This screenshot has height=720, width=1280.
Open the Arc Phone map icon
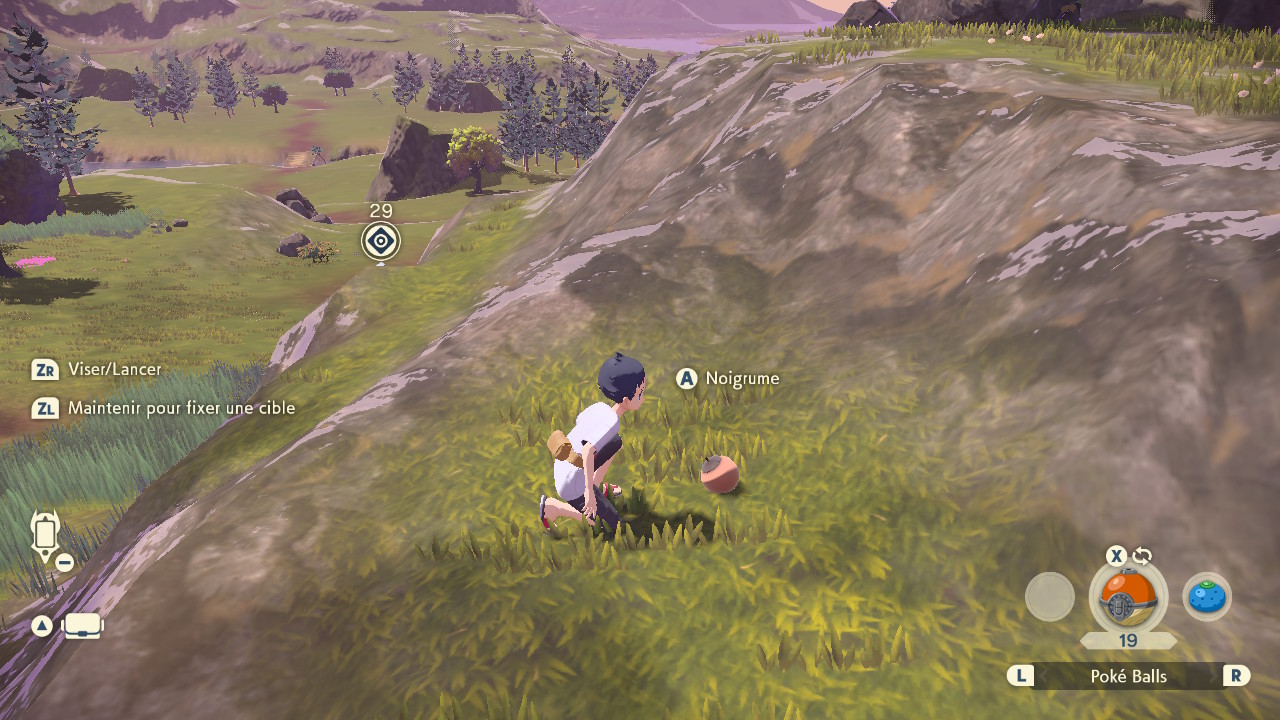pos(46,537)
